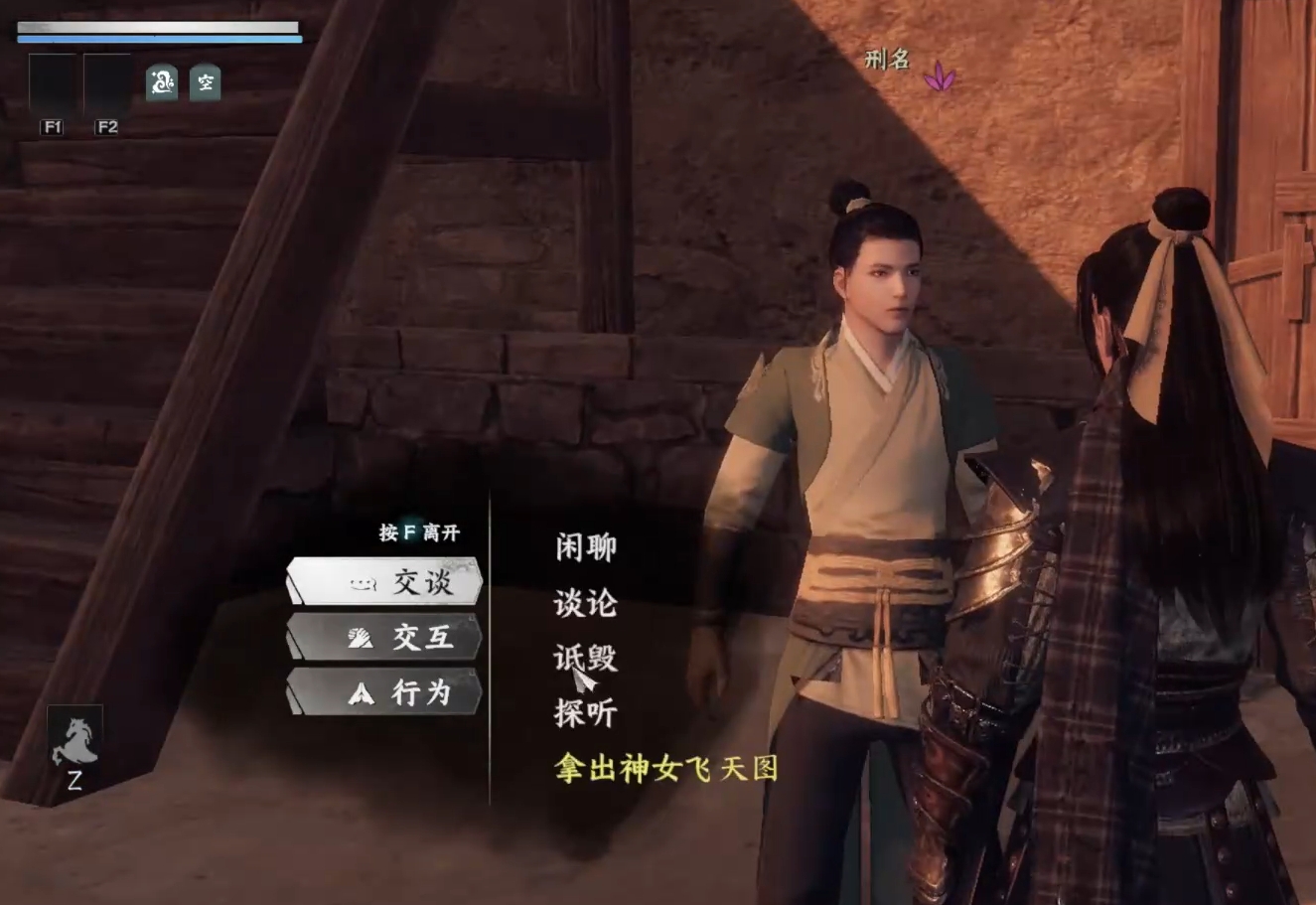Select the 诋毁 dialogue option

coord(584,658)
